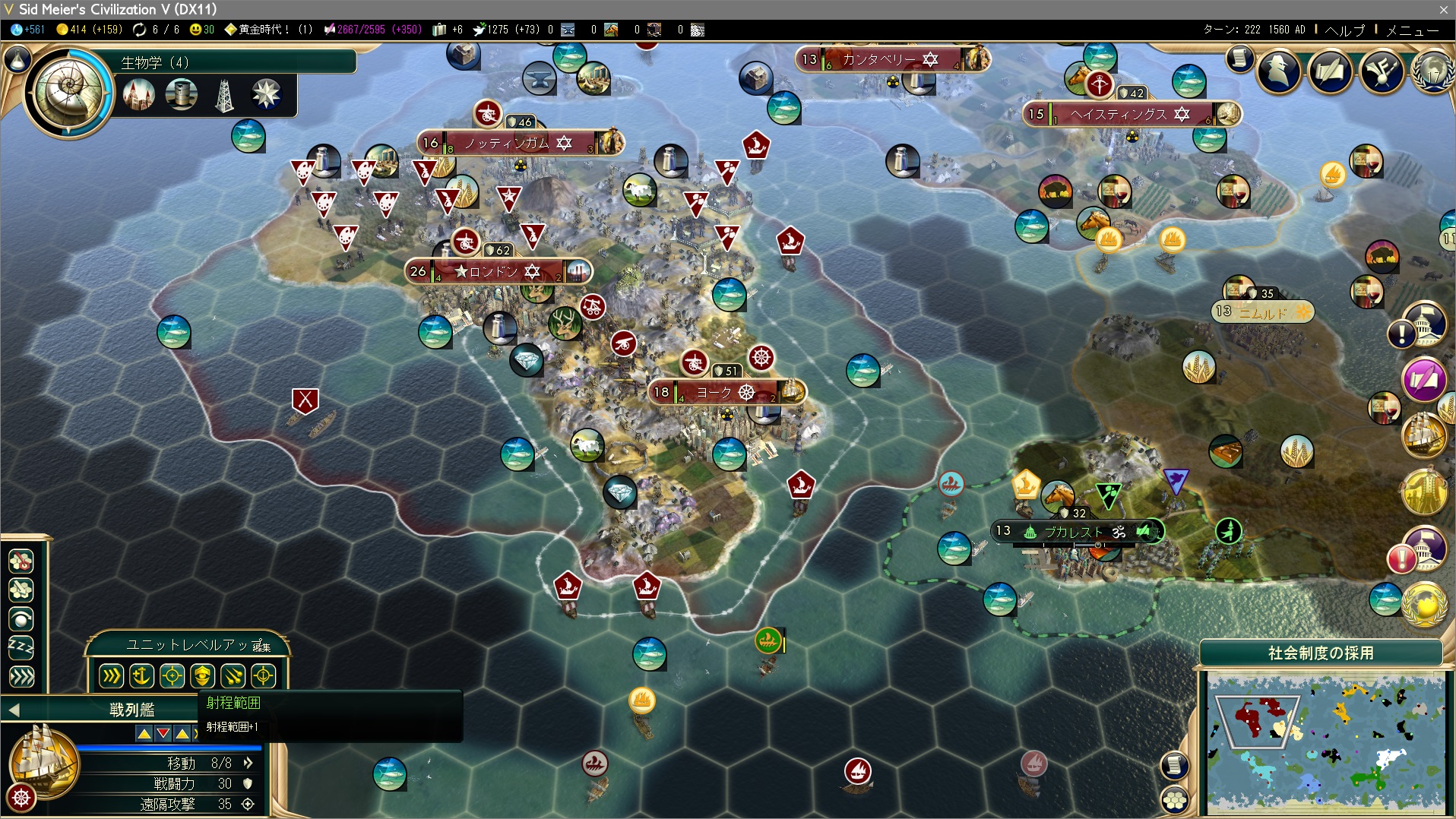The width and height of the screenshot is (1456, 819).
Task: Open the diplomacy trumpet overview
Action: pyautogui.click(x=1382, y=71)
